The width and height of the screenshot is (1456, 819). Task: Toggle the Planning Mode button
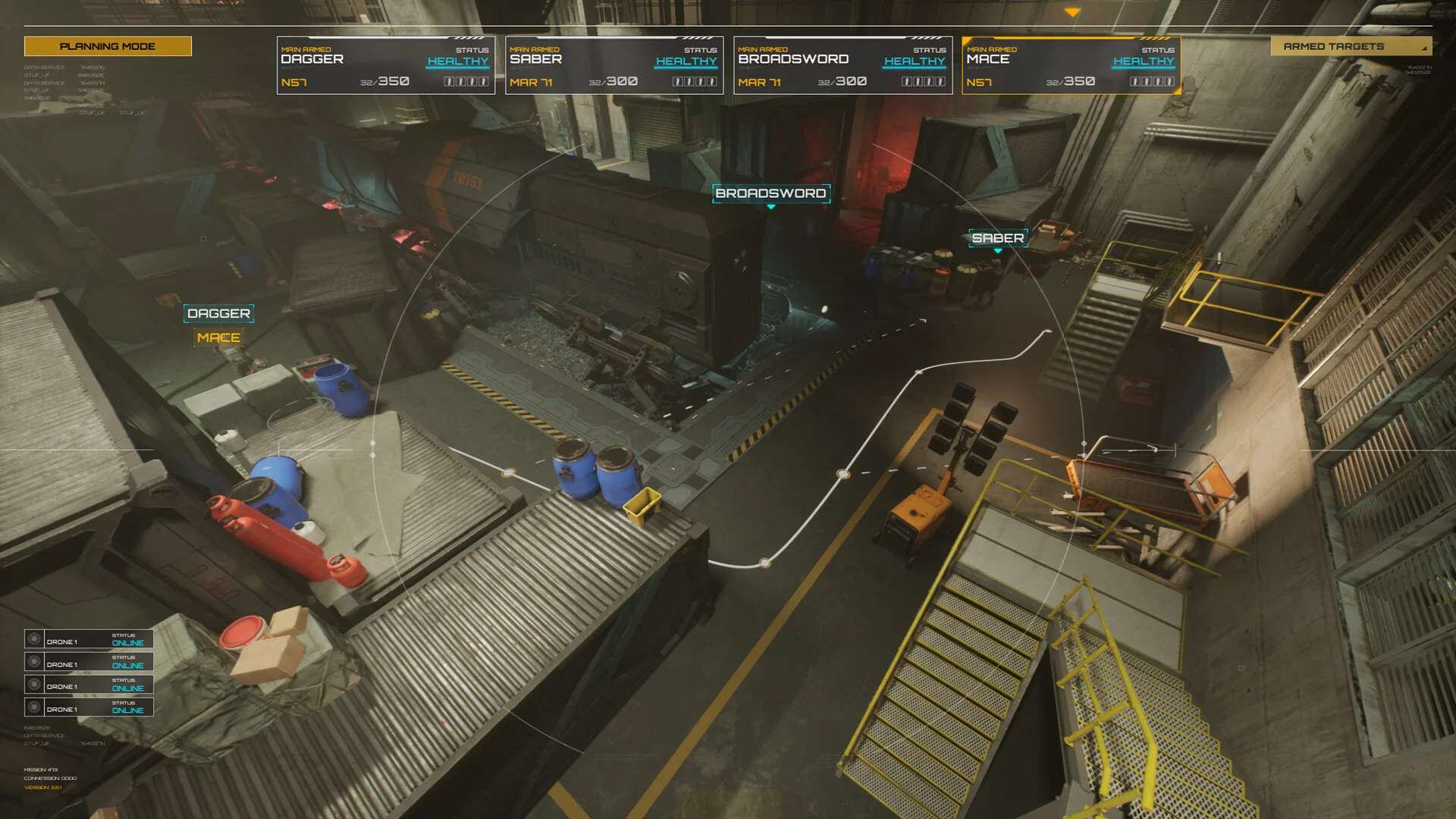click(108, 46)
